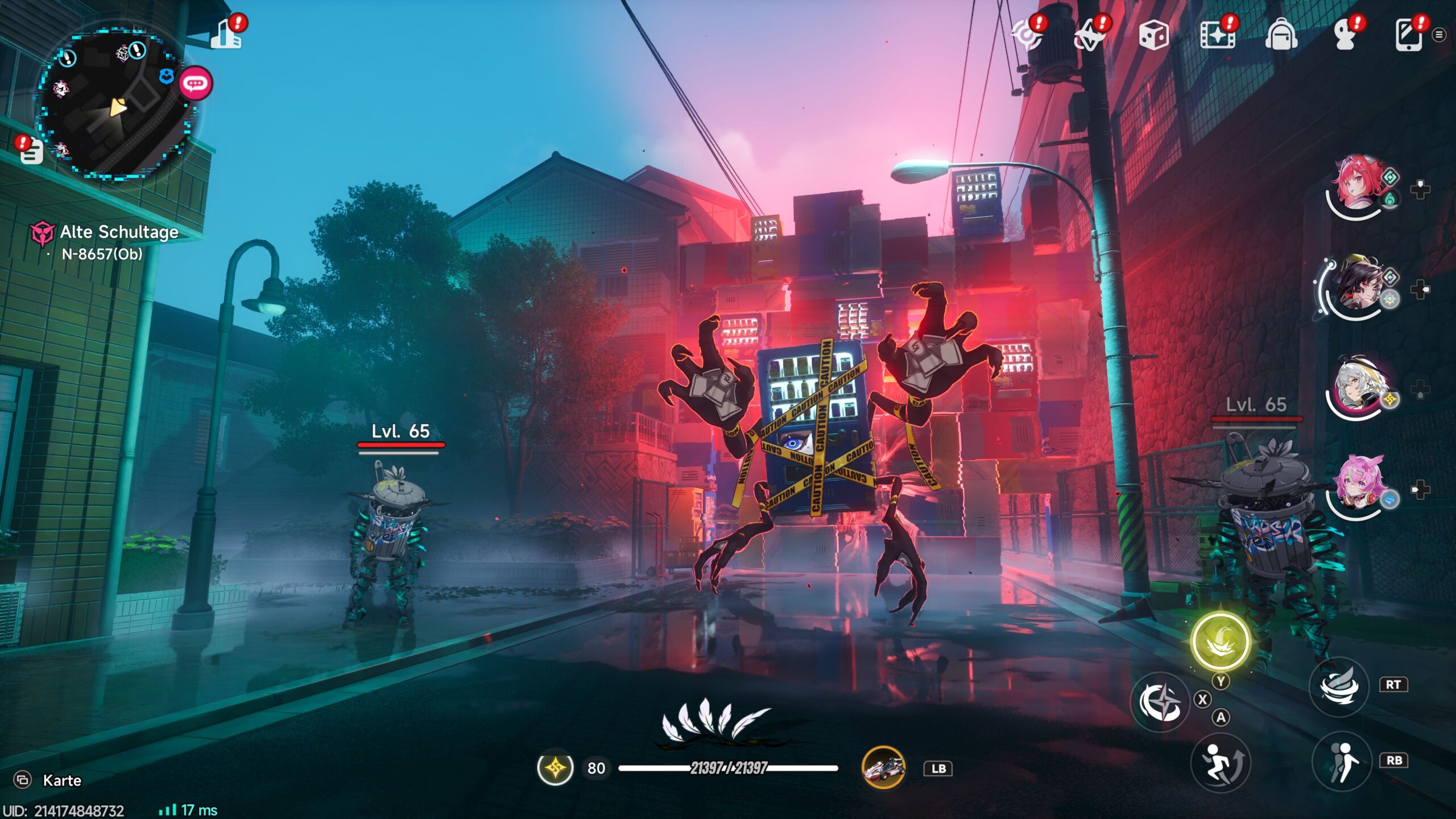
Task: Select the Alte Schultage quest tracker
Action: (x=118, y=232)
